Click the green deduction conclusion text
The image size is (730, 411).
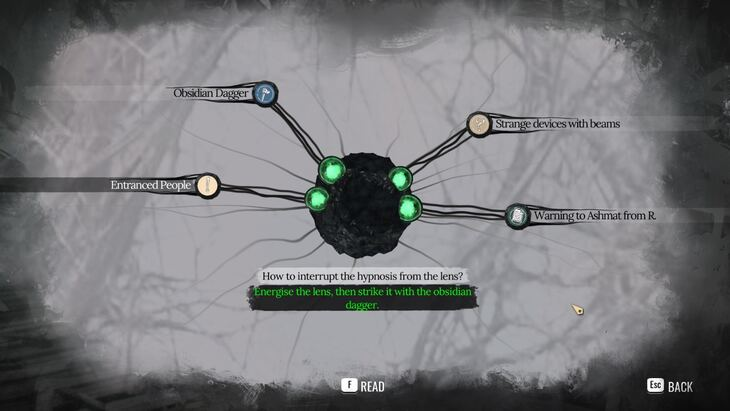click(x=364, y=299)
